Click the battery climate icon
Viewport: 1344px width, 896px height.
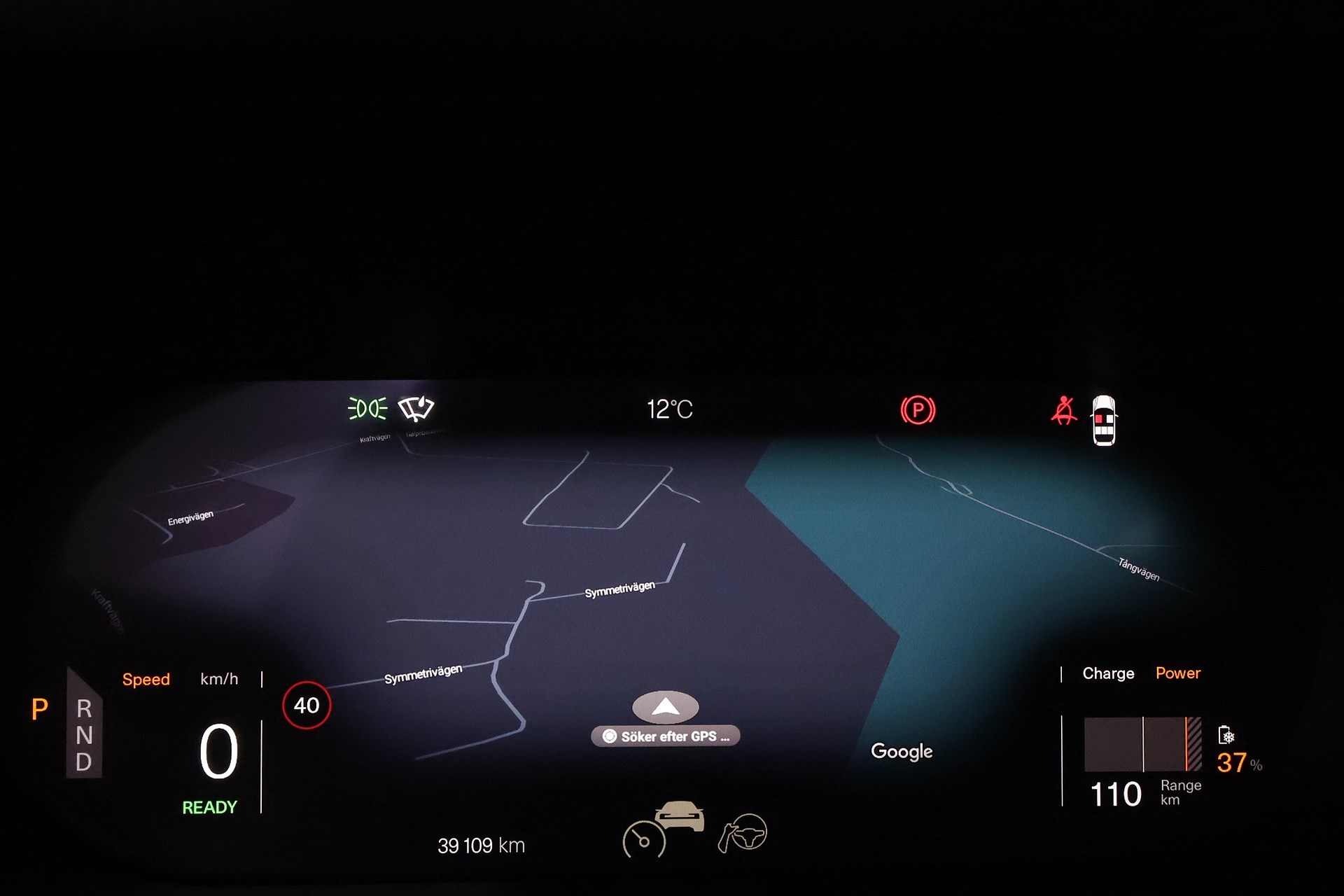(1226, 735)
